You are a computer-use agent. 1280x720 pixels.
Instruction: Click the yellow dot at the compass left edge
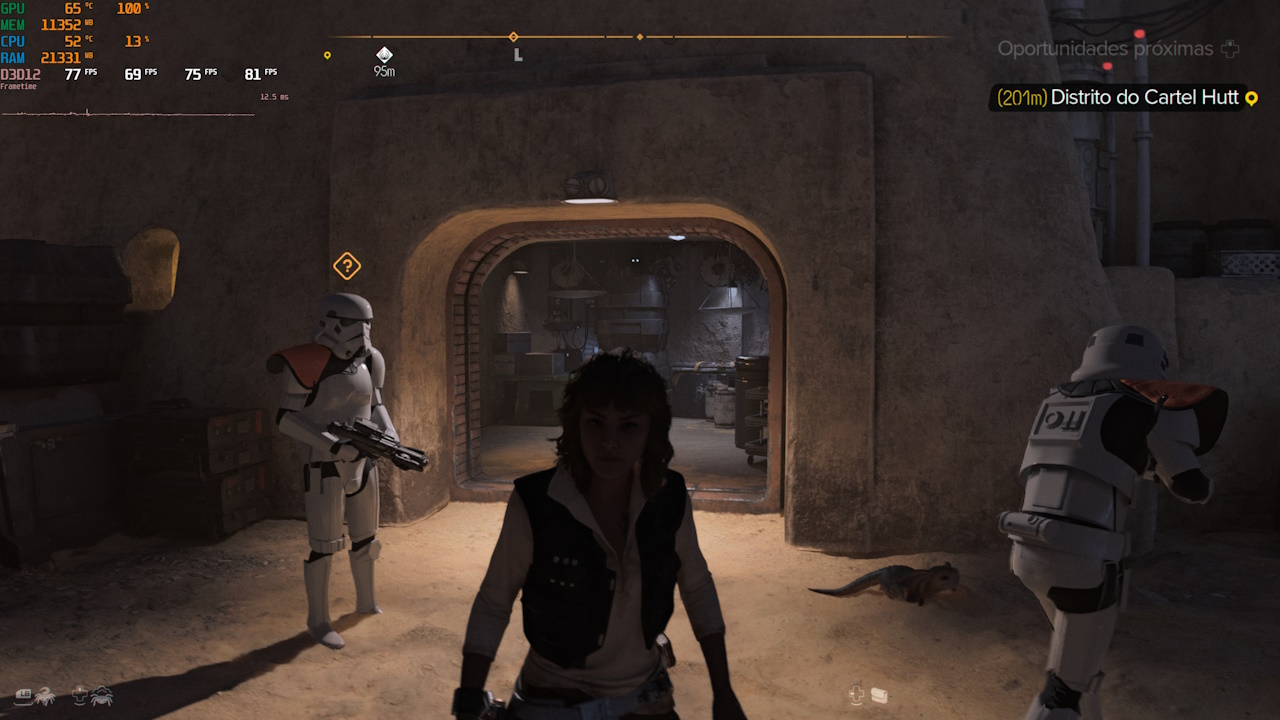327,55
